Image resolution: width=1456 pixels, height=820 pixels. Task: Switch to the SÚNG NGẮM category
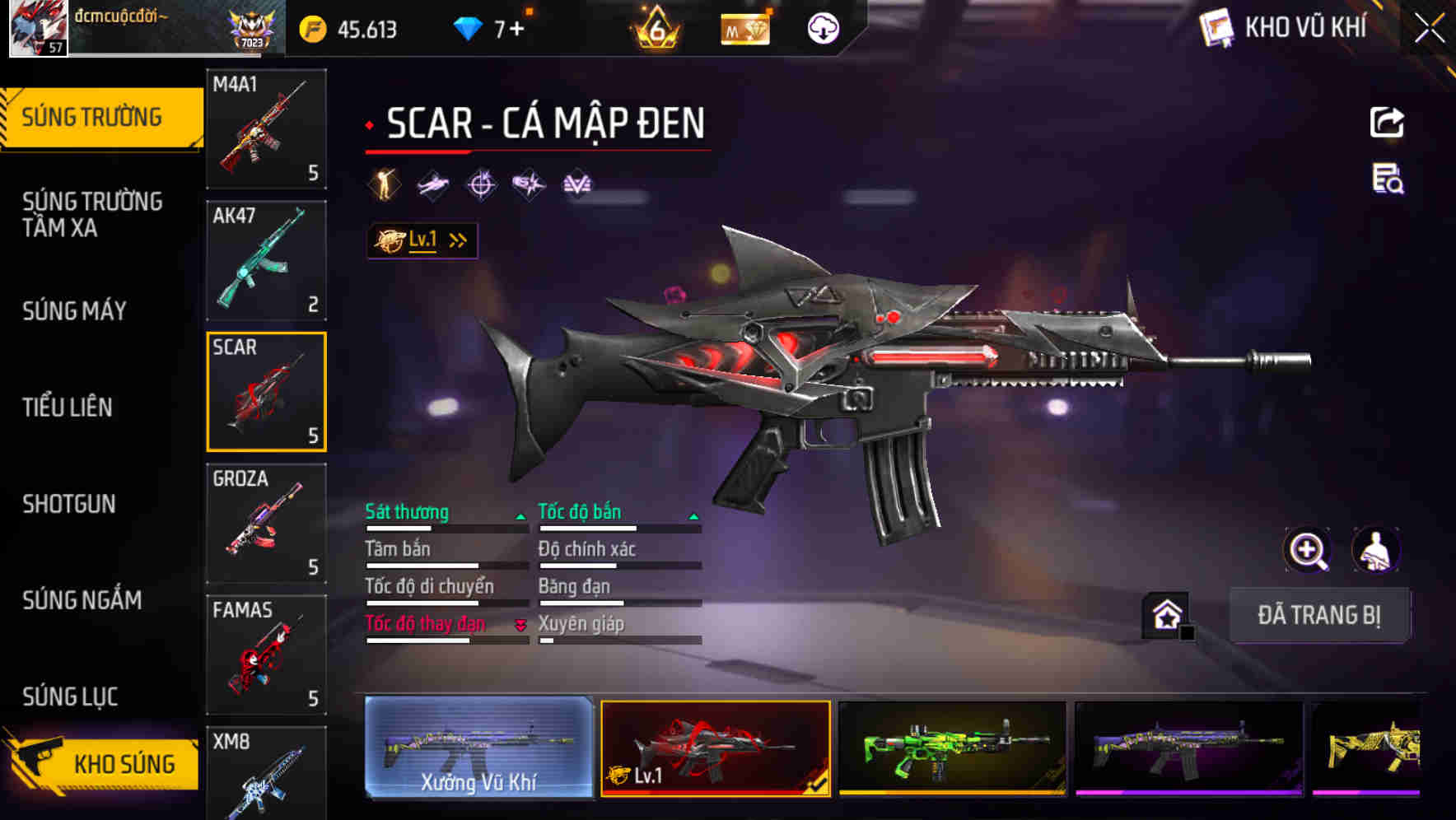82,601
